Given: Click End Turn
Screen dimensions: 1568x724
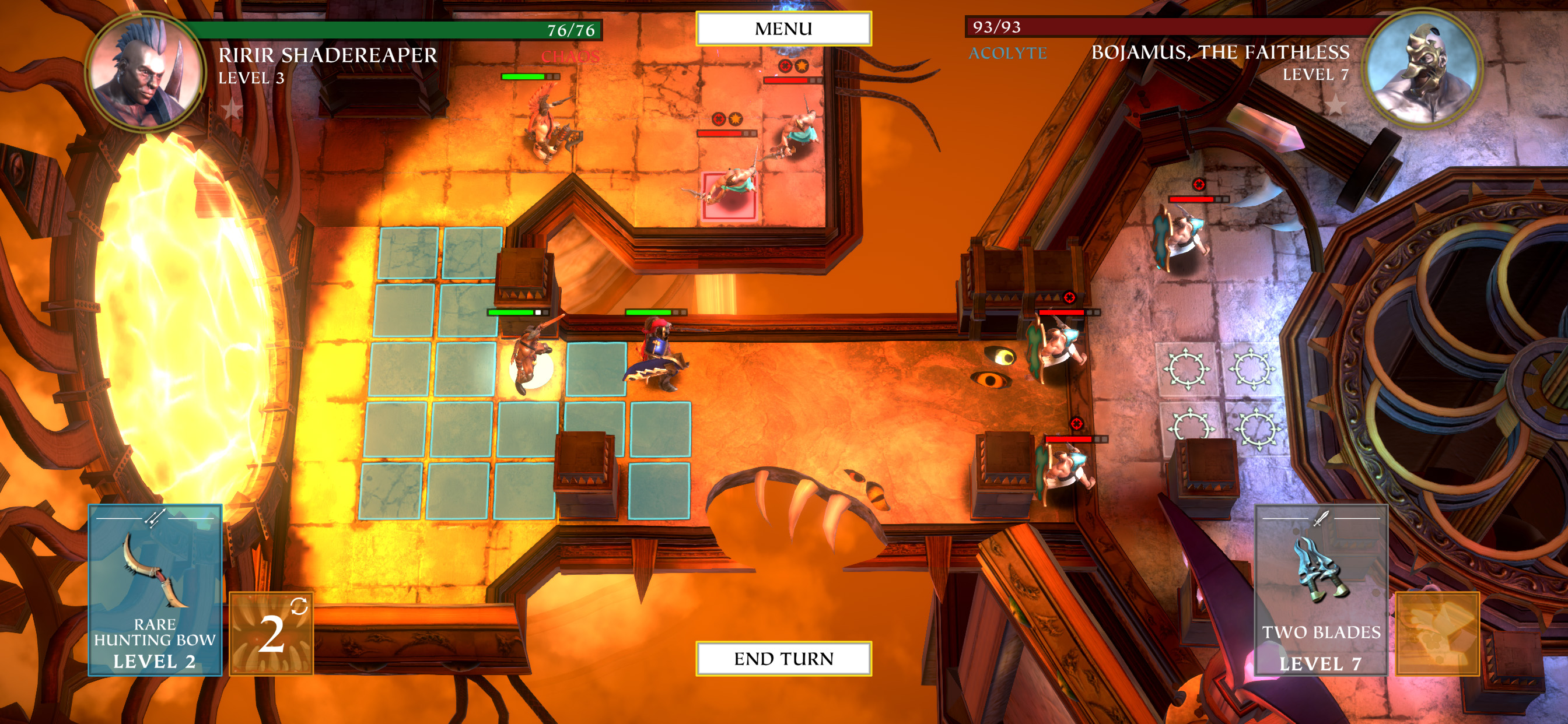Looking at the screenshot, I should (783, 658).
